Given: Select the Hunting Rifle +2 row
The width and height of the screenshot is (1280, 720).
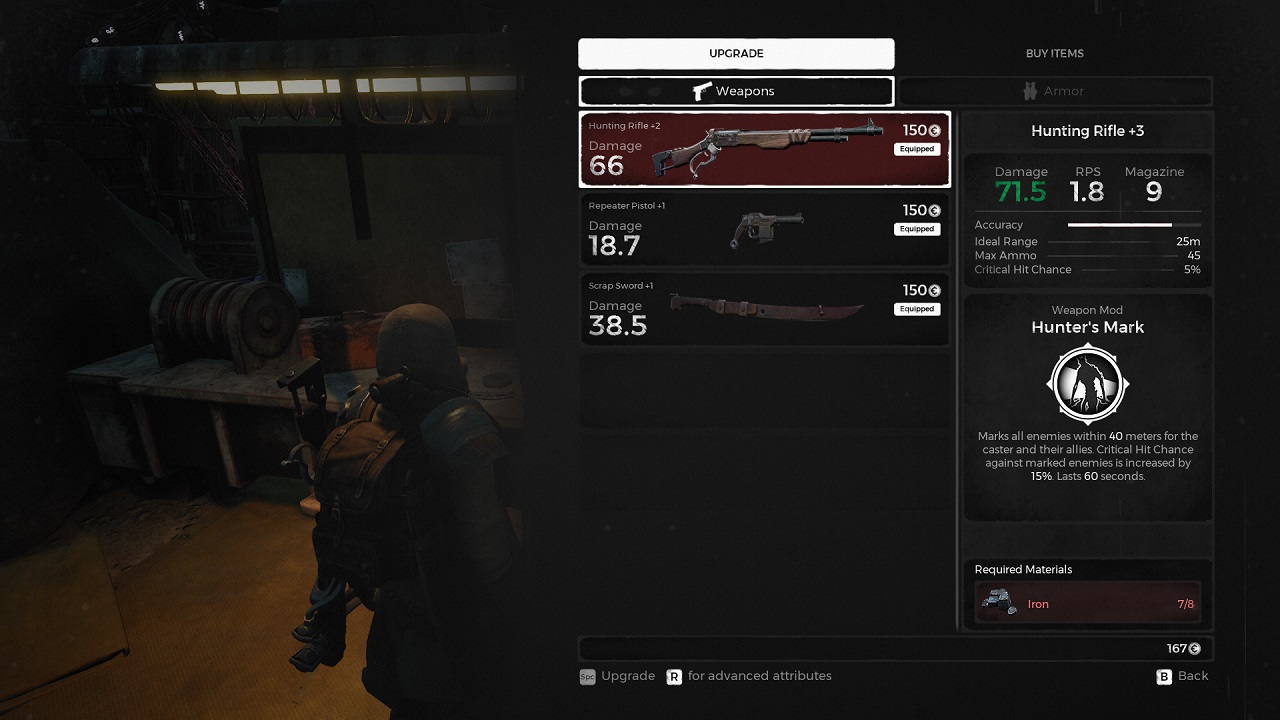Looking at the screenshot, I should coord(764,150).
